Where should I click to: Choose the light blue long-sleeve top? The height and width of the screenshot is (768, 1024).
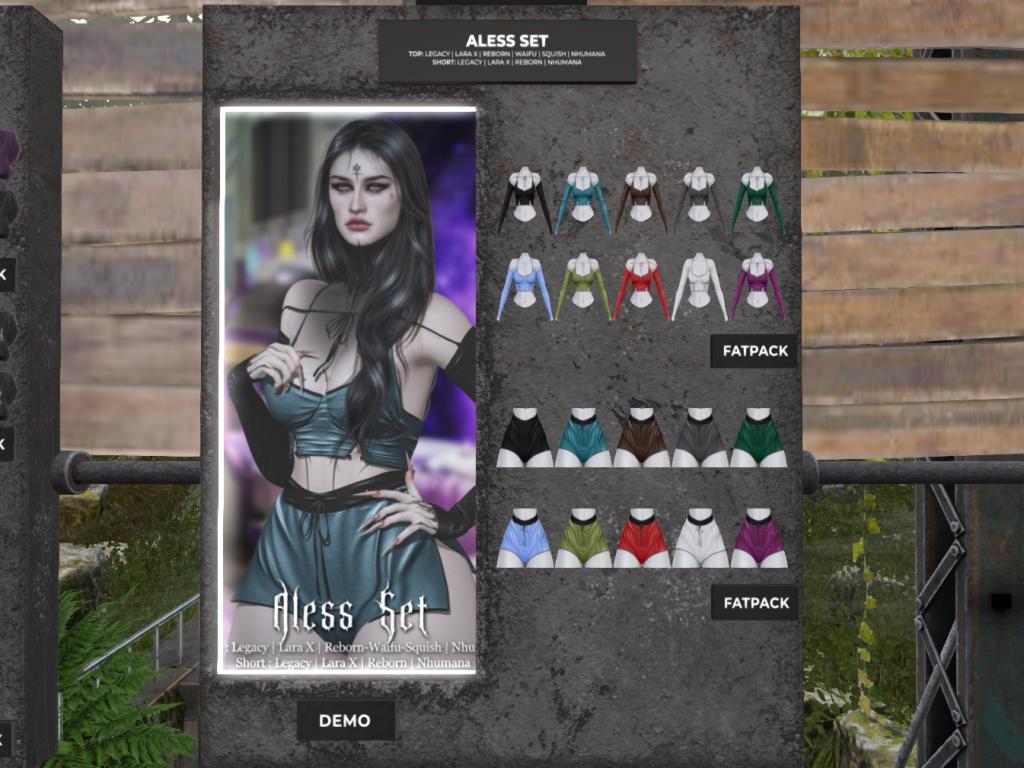pos(525,286)
